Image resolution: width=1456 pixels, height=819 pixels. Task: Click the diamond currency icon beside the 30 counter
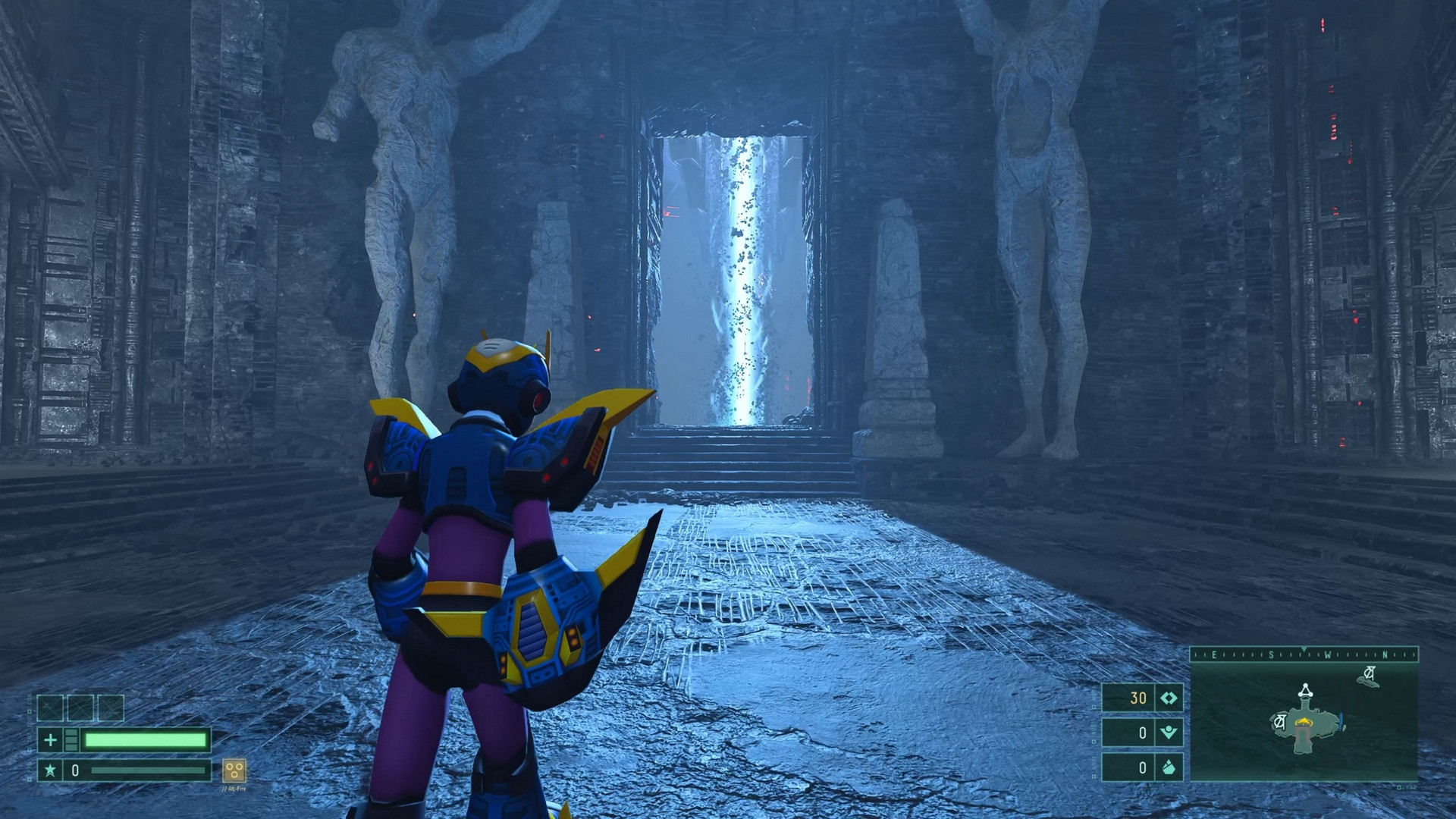click(x=1169, y=698)
